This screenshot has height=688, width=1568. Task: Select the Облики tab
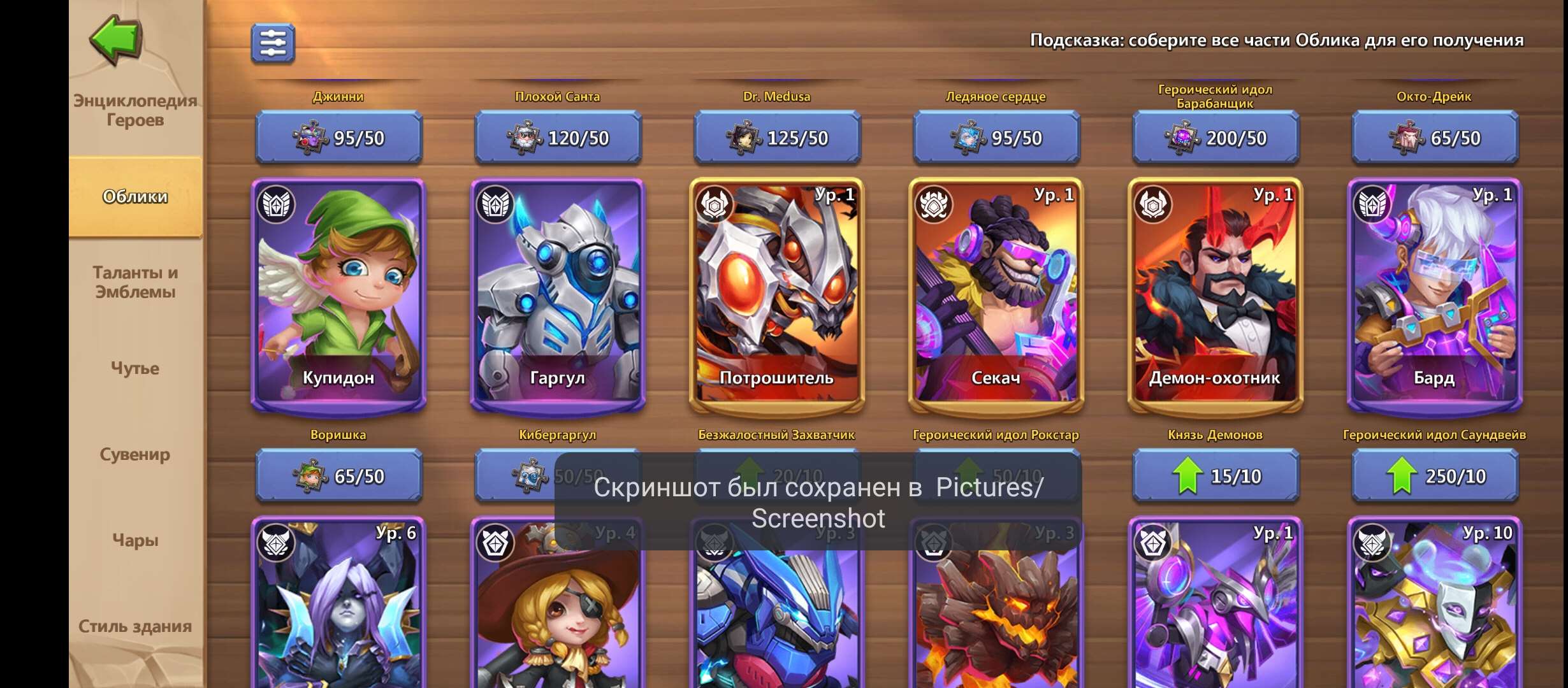135,196
